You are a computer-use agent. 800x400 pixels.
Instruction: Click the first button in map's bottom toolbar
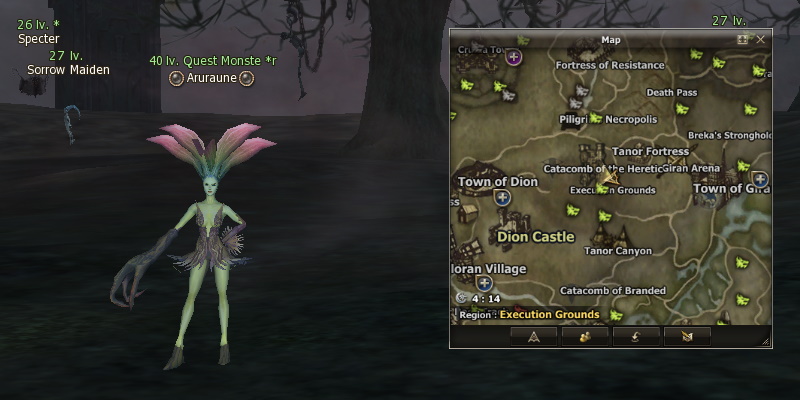533,336
